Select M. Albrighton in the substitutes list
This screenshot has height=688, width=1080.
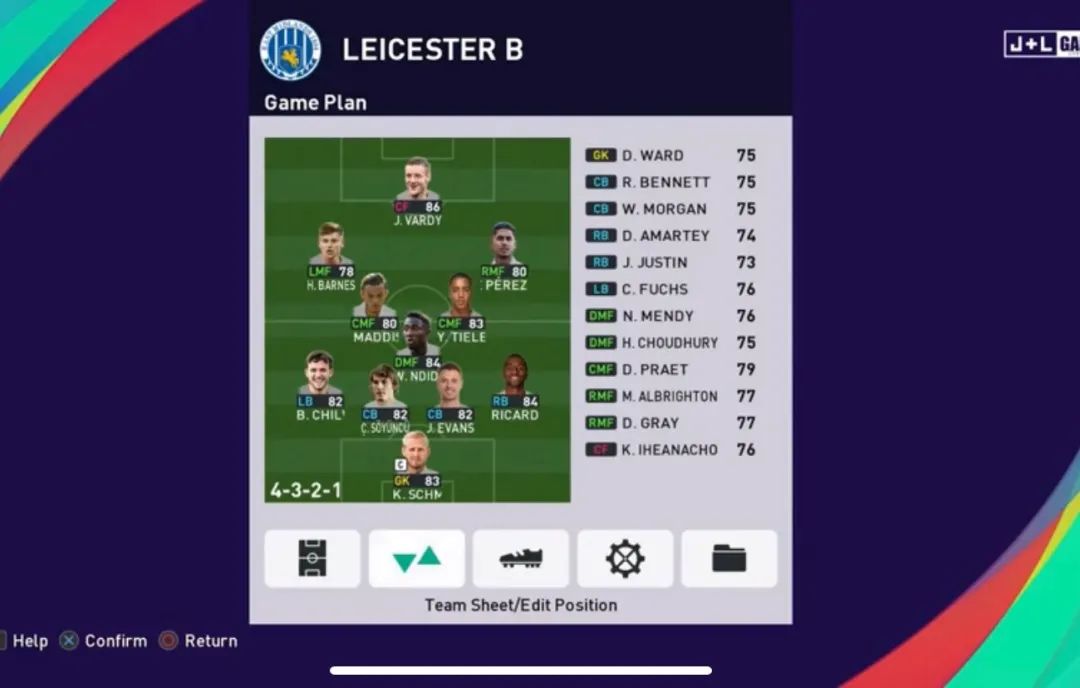point(670,397)
